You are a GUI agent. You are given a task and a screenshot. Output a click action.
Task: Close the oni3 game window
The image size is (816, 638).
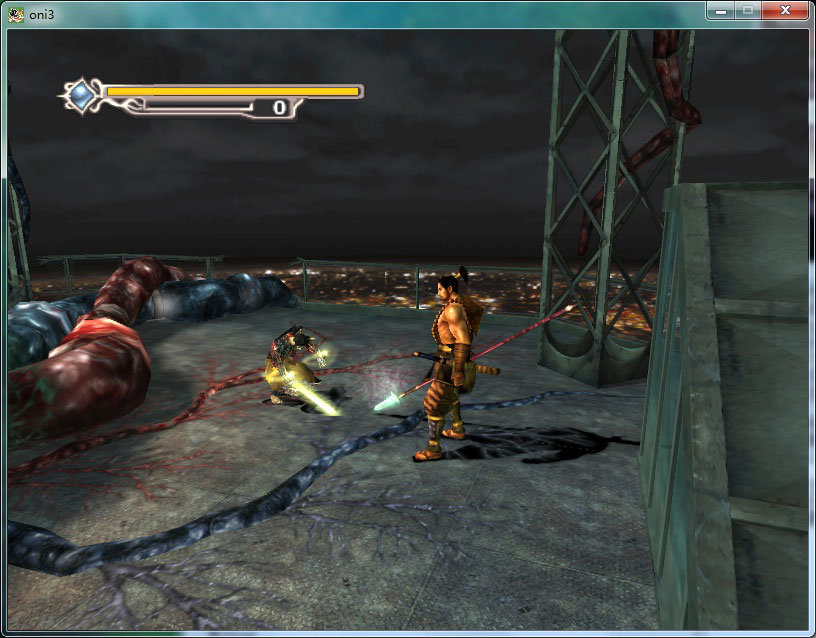[787, 10]
